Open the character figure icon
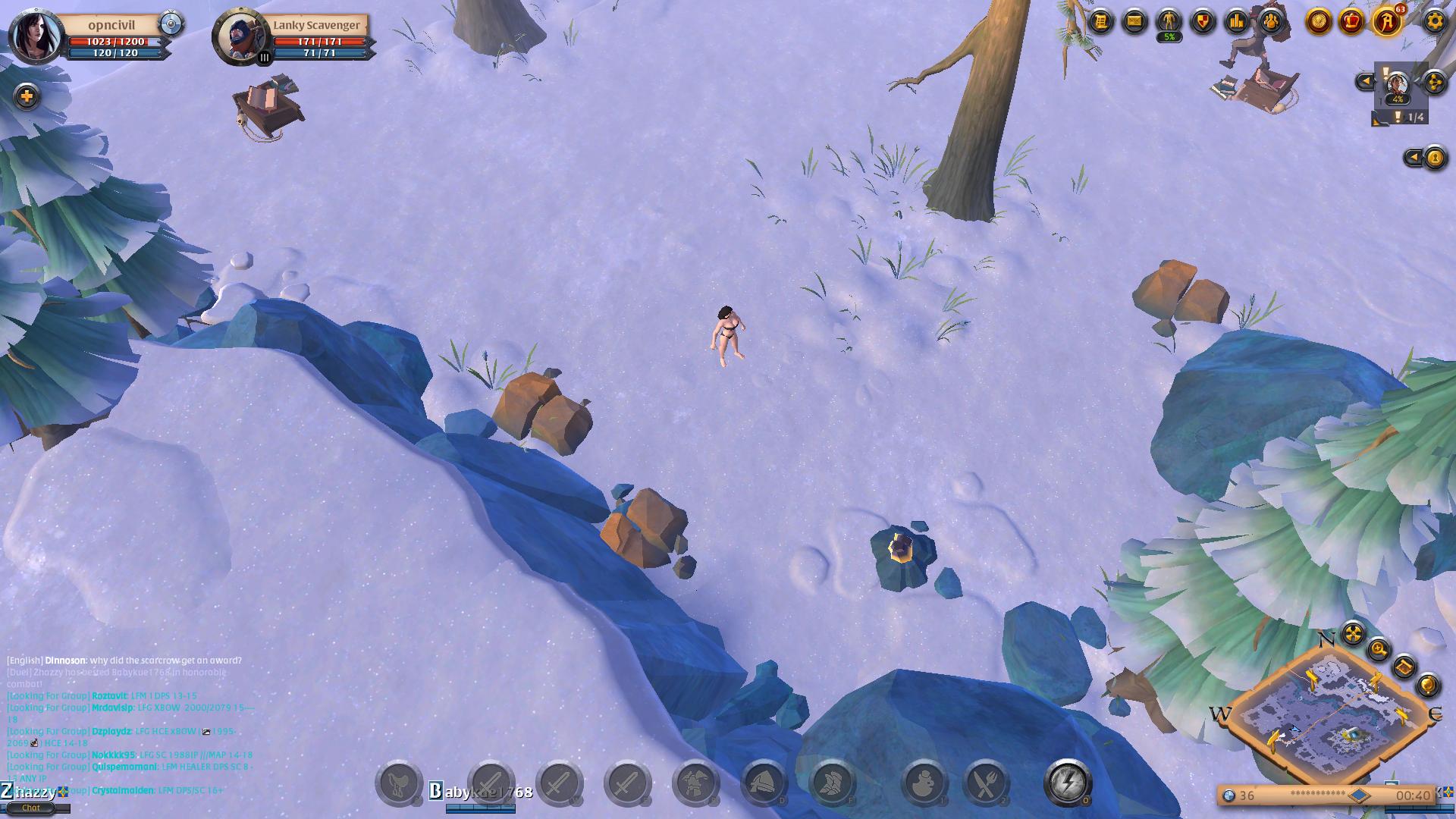 click(1169, 20)
